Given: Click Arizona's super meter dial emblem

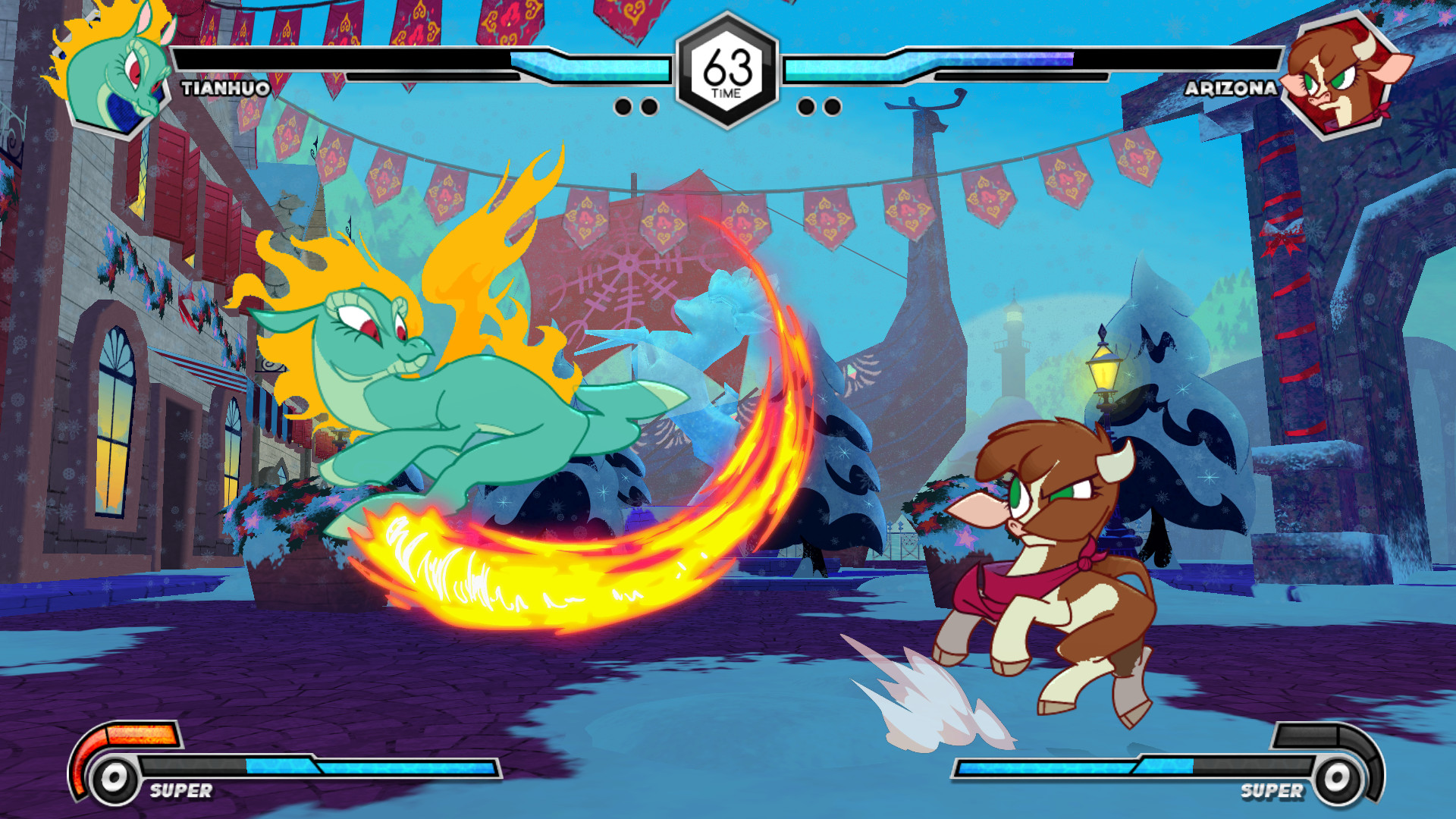Looking at the screenshot, I should 1338,778.
